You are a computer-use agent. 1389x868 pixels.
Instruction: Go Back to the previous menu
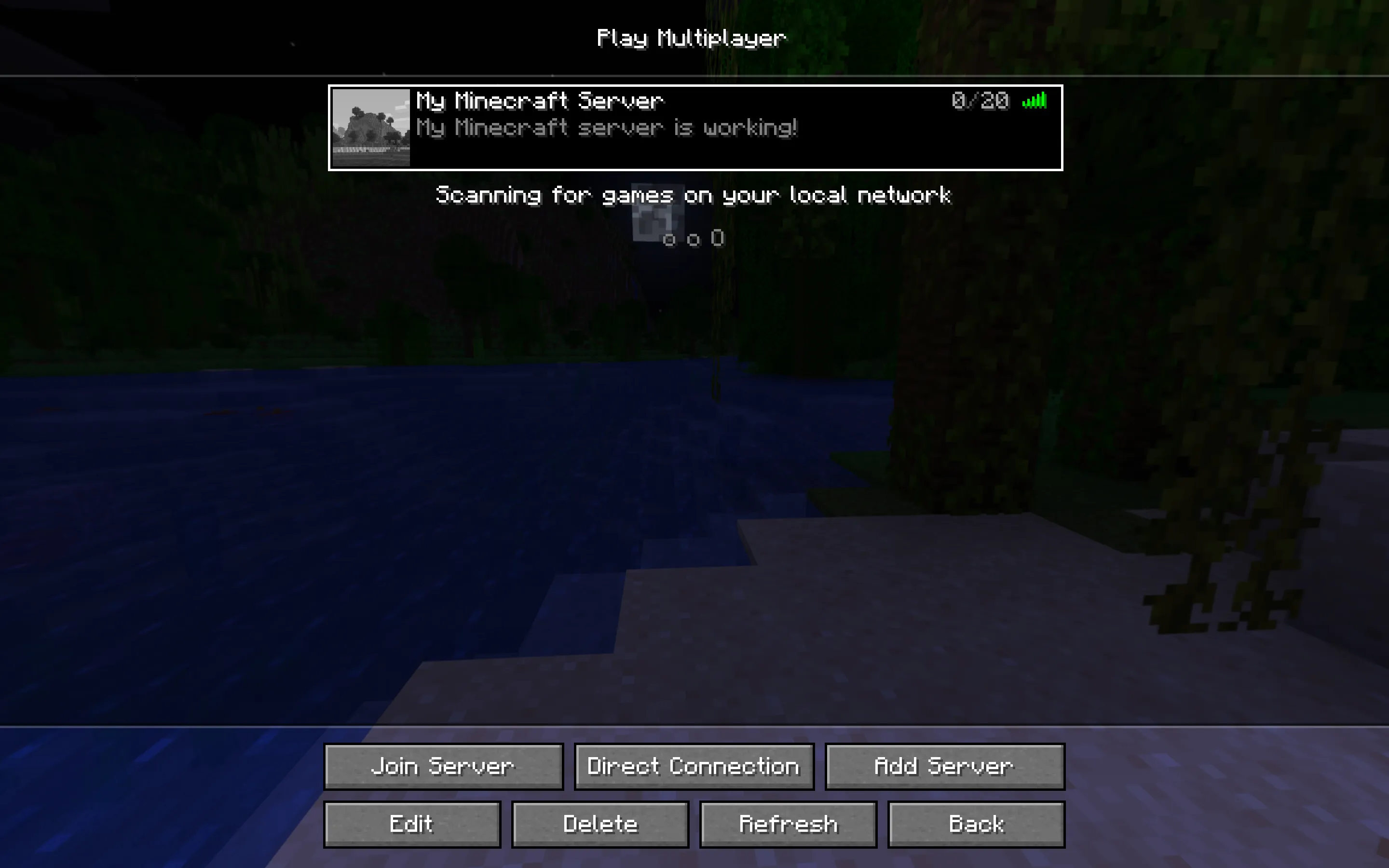(x=976, y=824)
